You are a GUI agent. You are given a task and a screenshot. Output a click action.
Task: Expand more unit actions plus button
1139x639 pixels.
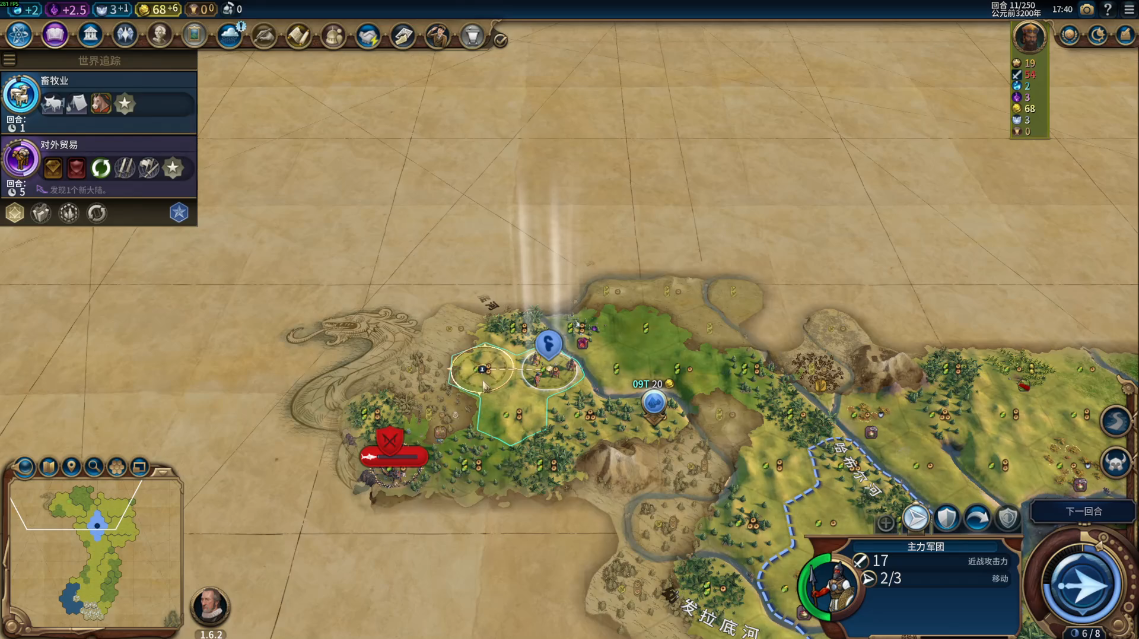[886, 522]
